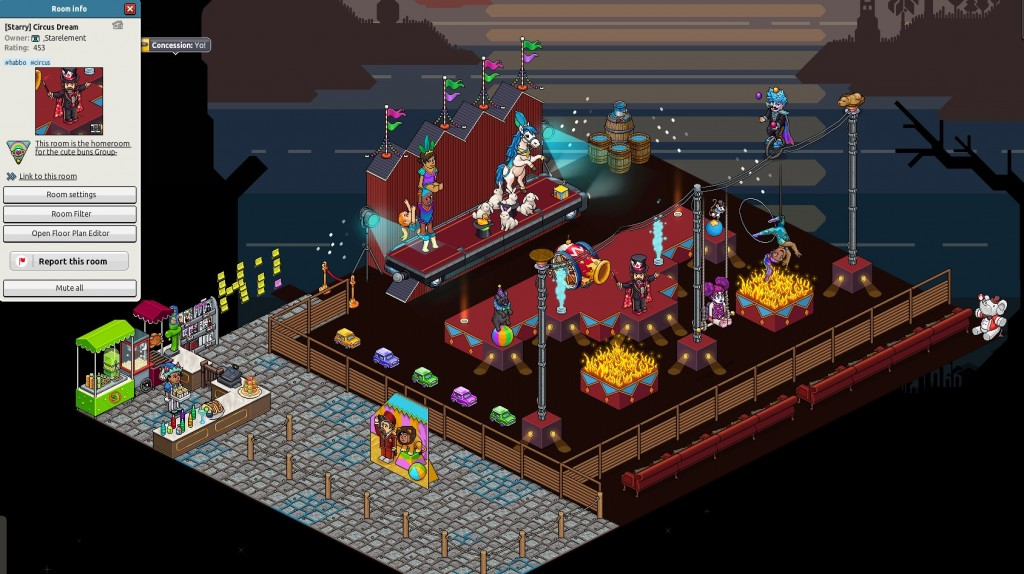The width and height of the screenshot is (1024, 574).
Task: Click the Link to this room link
Action: 48,176
